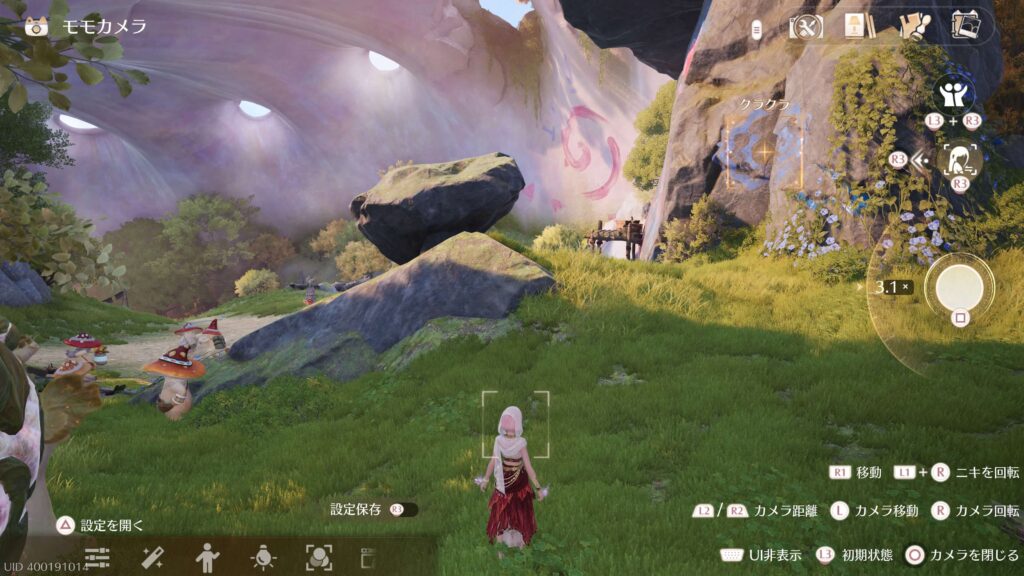This screenshot has width=1024, height=576.
Task: Open the framed color-circles tab
Action: [x=318, y=557]
